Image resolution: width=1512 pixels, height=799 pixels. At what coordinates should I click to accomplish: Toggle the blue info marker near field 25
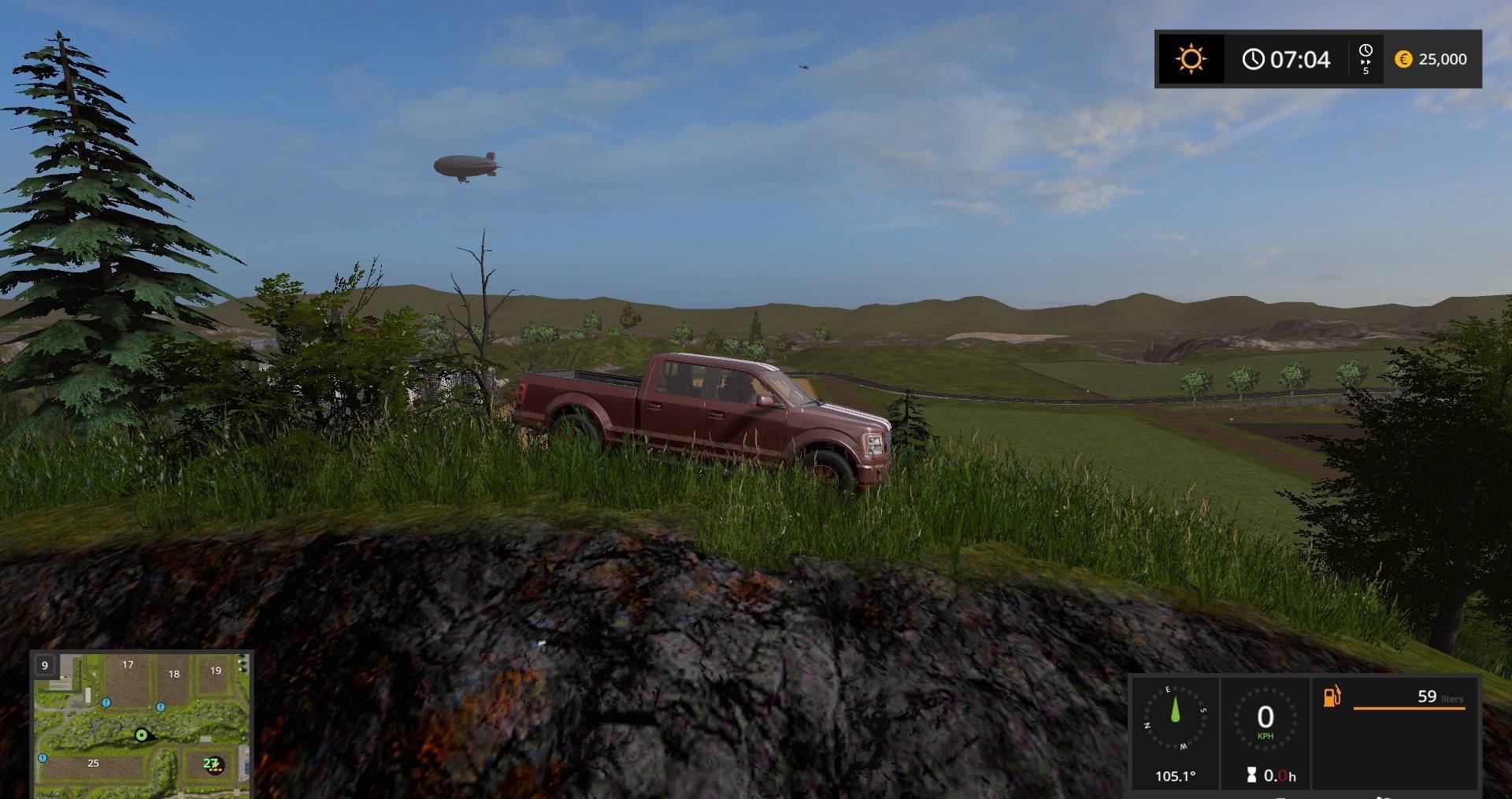coord(43,757)
